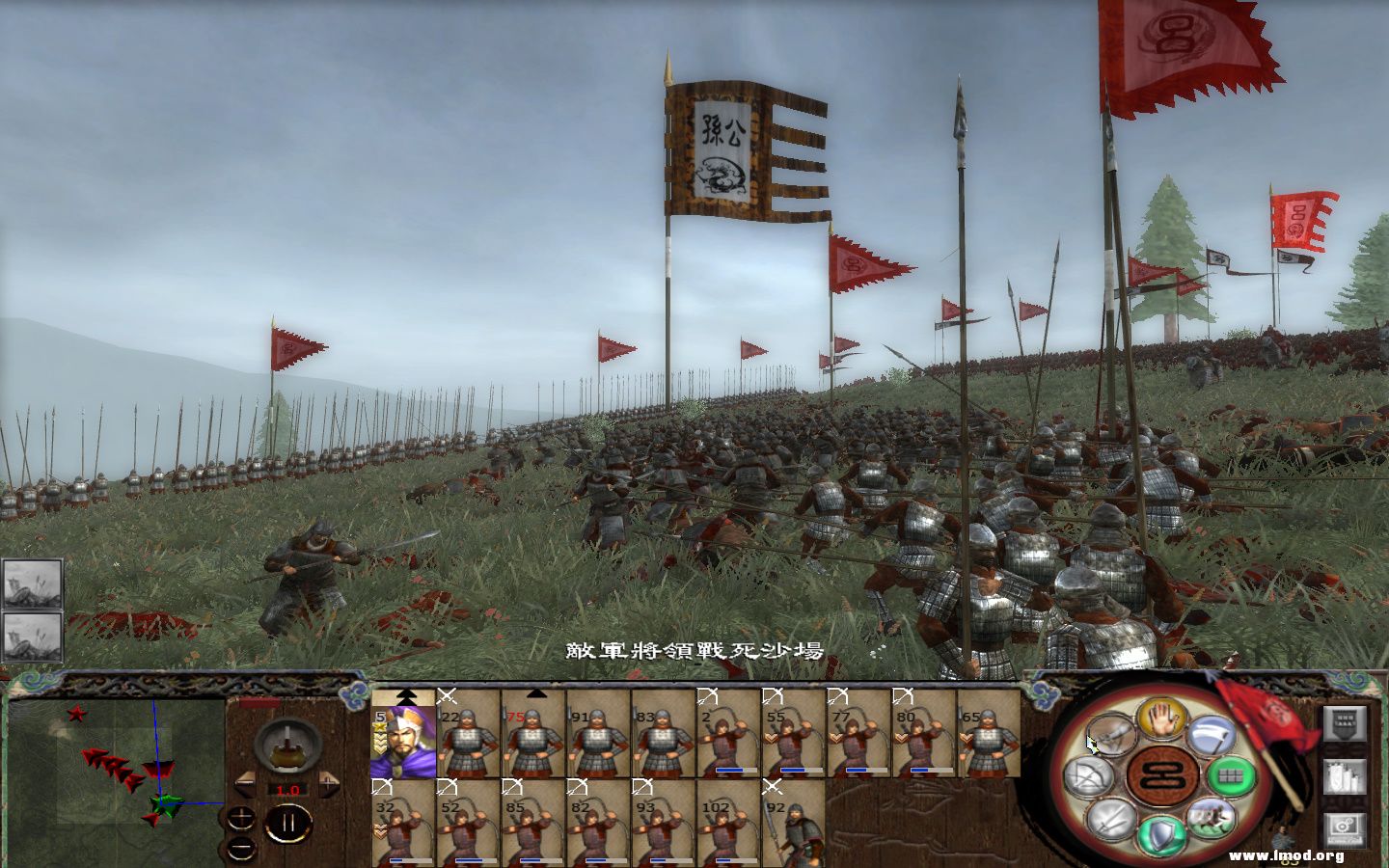Open unit grouping with the green grid icon

[x=1233, y=776]
